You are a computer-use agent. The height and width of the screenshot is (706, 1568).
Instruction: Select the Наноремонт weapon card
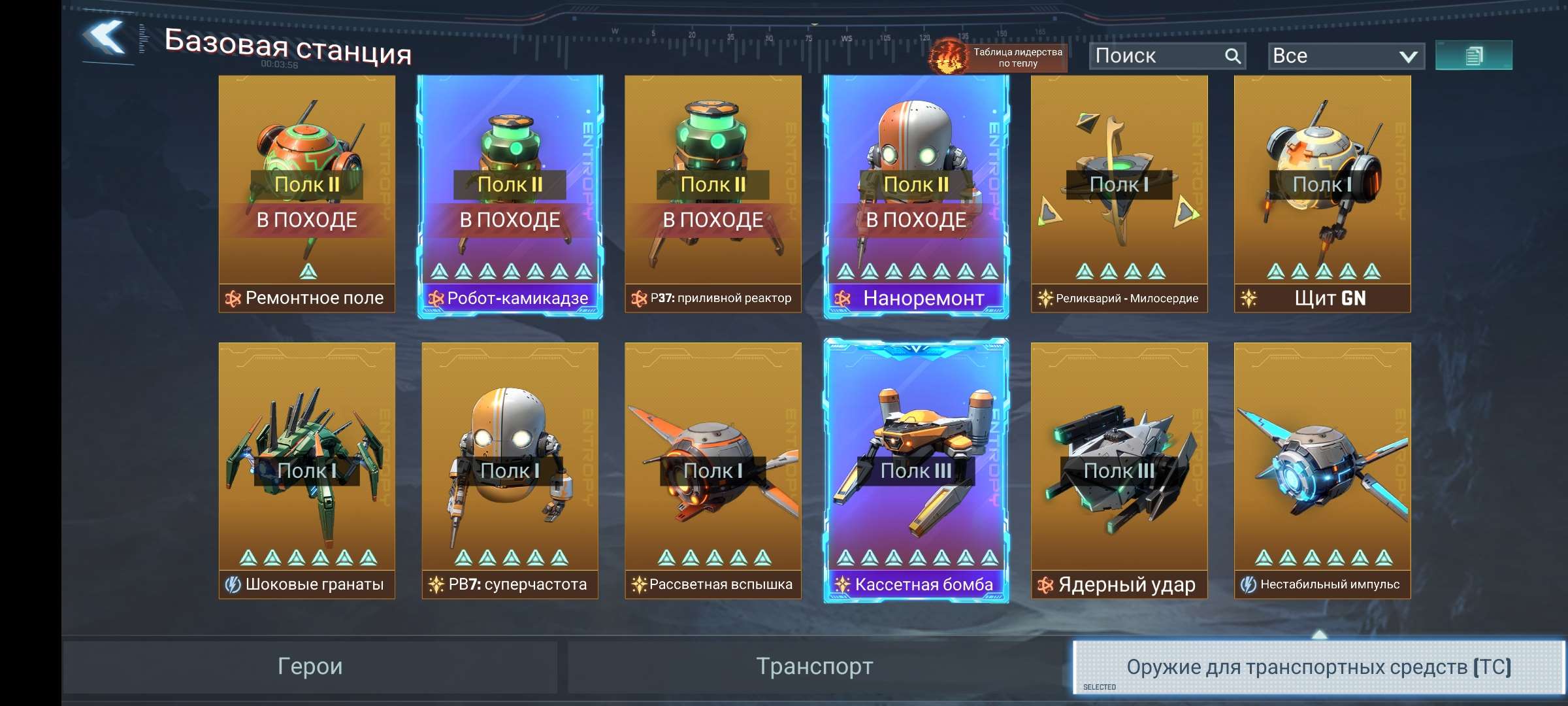[x=916, y=193]
